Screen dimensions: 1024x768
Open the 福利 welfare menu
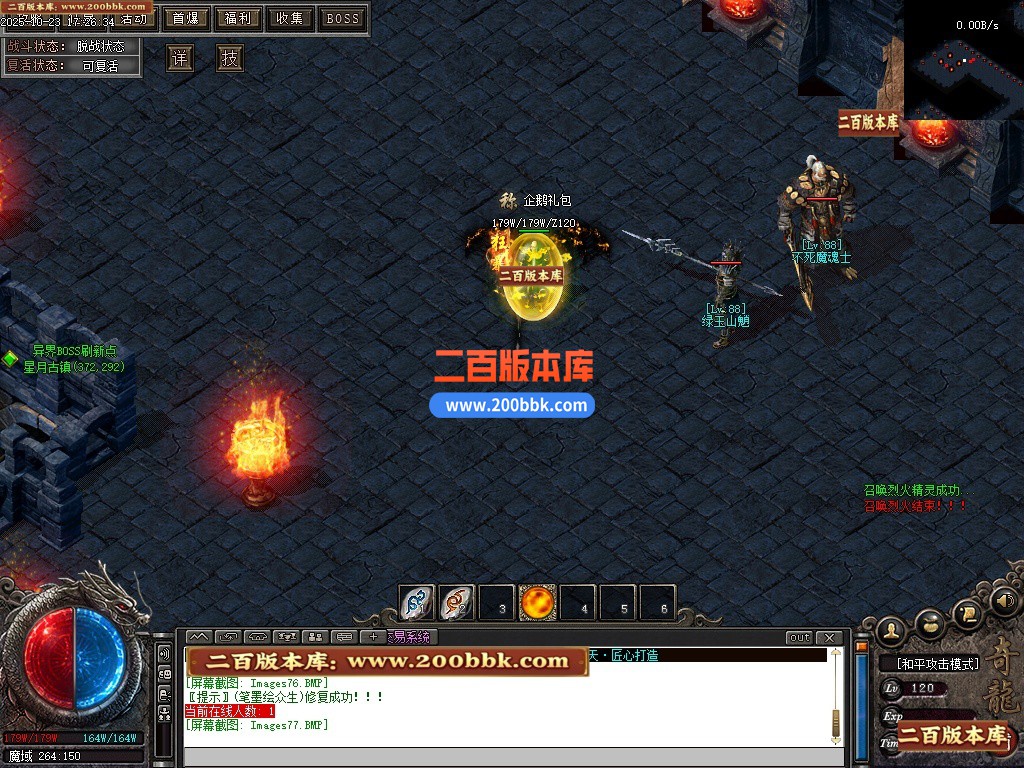point(238,19)
